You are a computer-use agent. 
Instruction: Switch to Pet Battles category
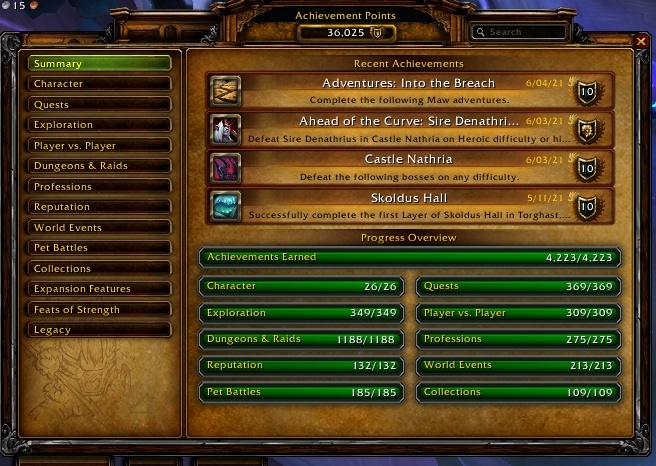99,248
